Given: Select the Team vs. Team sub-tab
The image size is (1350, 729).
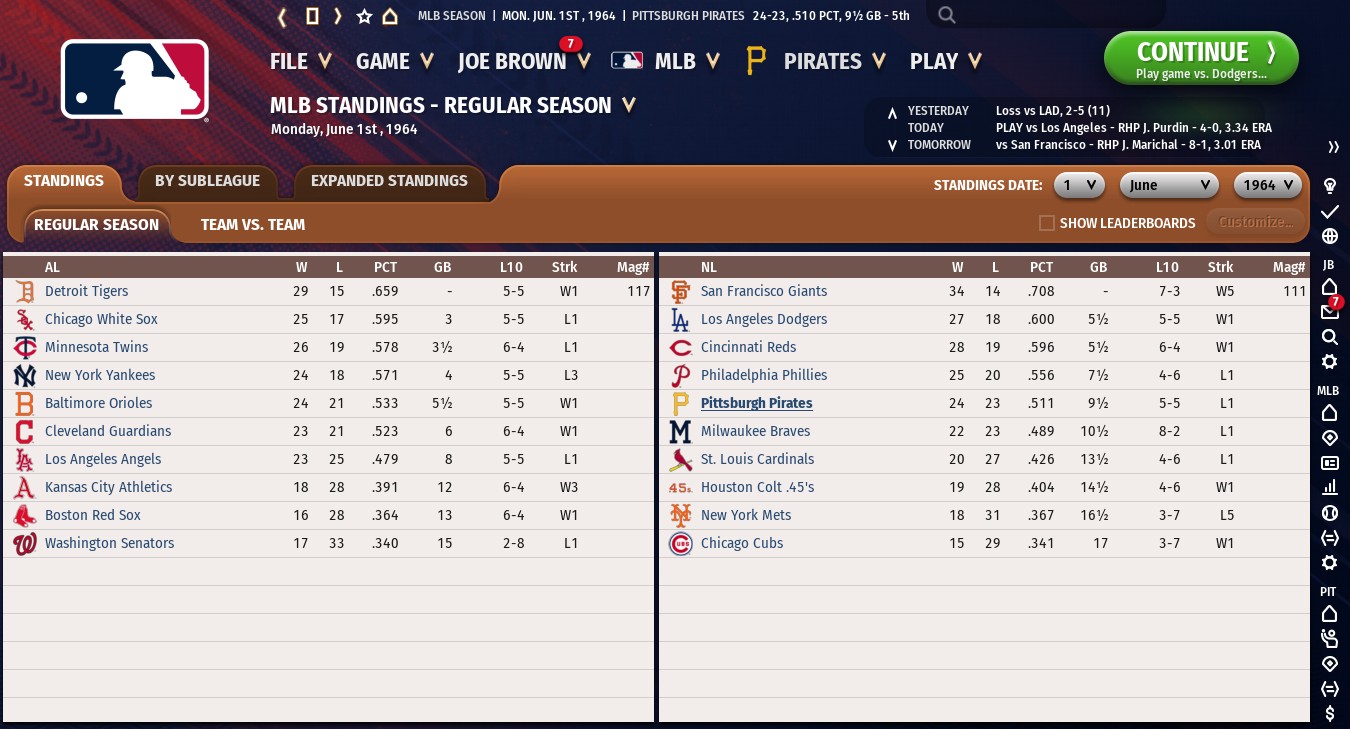Looking at the screenshot, I should tap(253, 225).
